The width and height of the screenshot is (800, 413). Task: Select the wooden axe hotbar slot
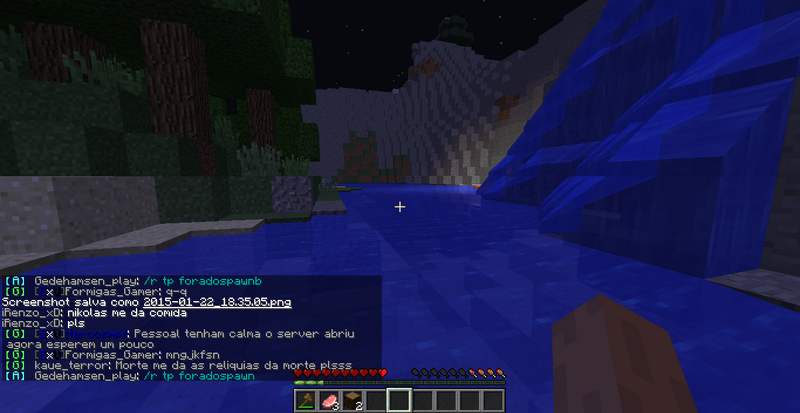[306, 400]
